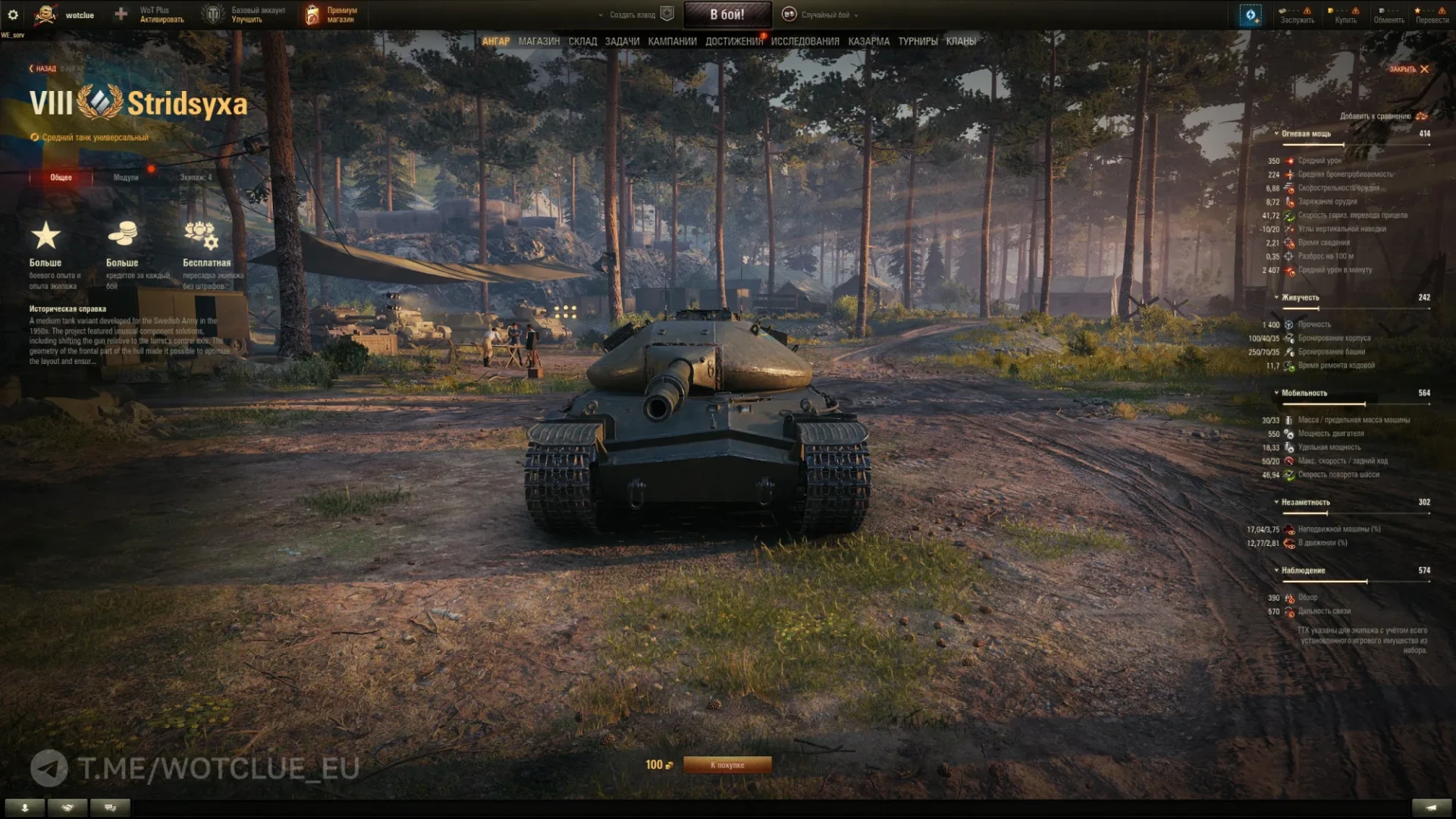Open the contacts icon at bottom left
1456x819 pixels.
25,807
